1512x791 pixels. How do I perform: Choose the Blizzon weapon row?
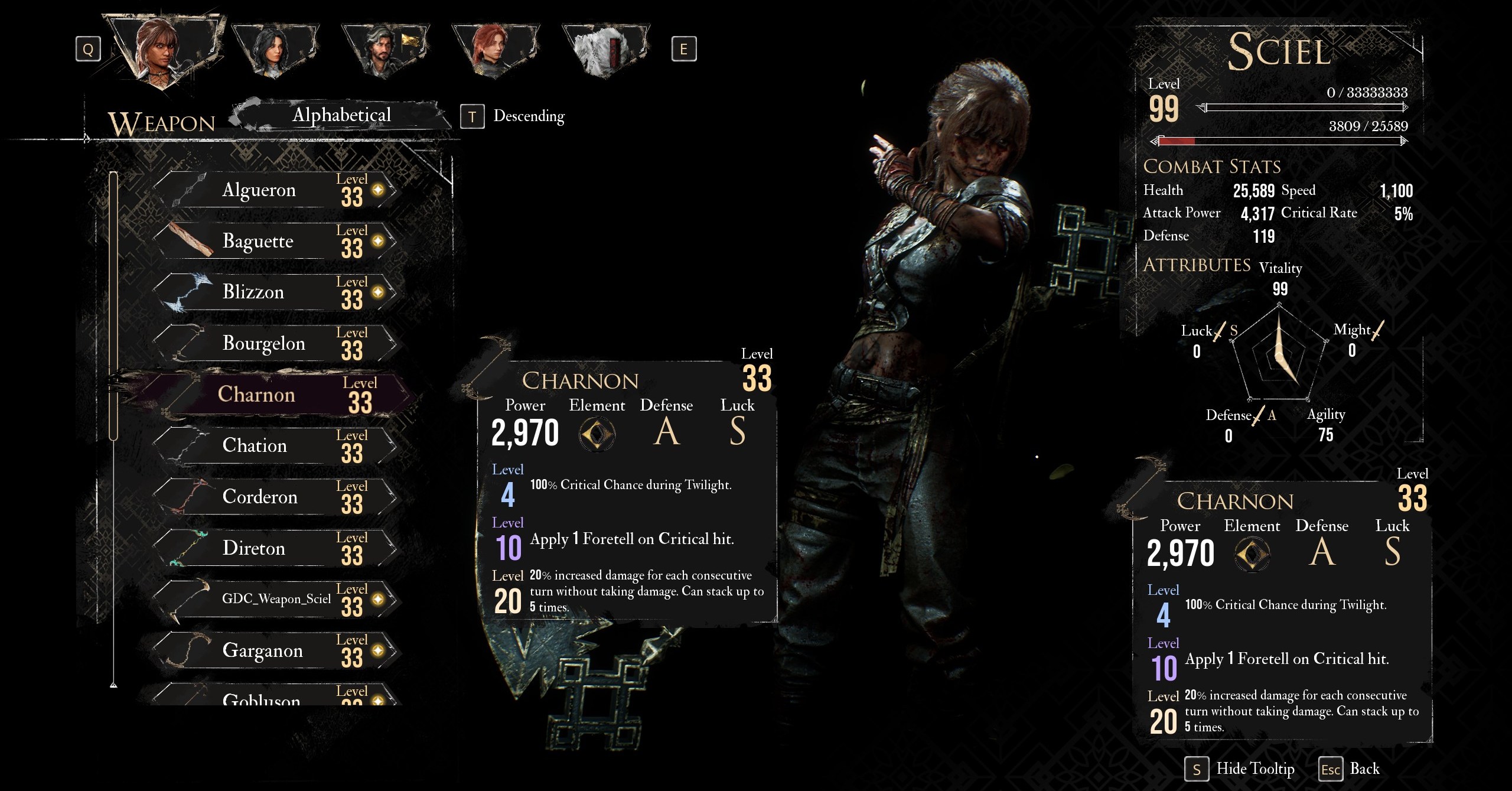click(x=275, y=292)
